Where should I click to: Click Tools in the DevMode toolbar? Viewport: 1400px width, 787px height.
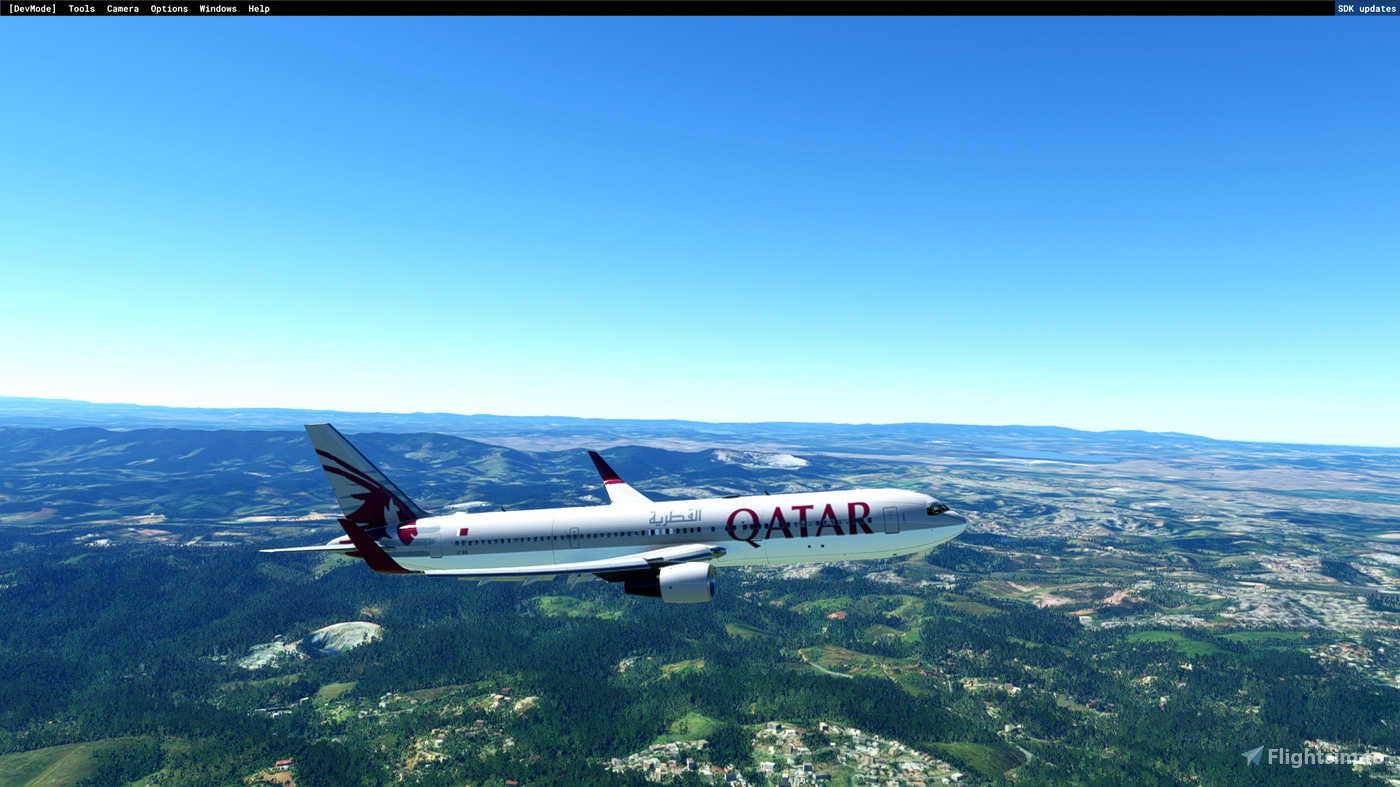click(81, 7)
